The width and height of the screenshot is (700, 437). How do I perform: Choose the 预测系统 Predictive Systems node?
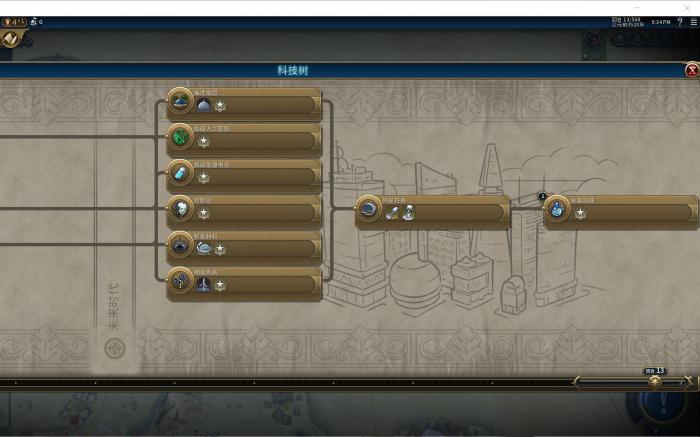click(244, 282)
